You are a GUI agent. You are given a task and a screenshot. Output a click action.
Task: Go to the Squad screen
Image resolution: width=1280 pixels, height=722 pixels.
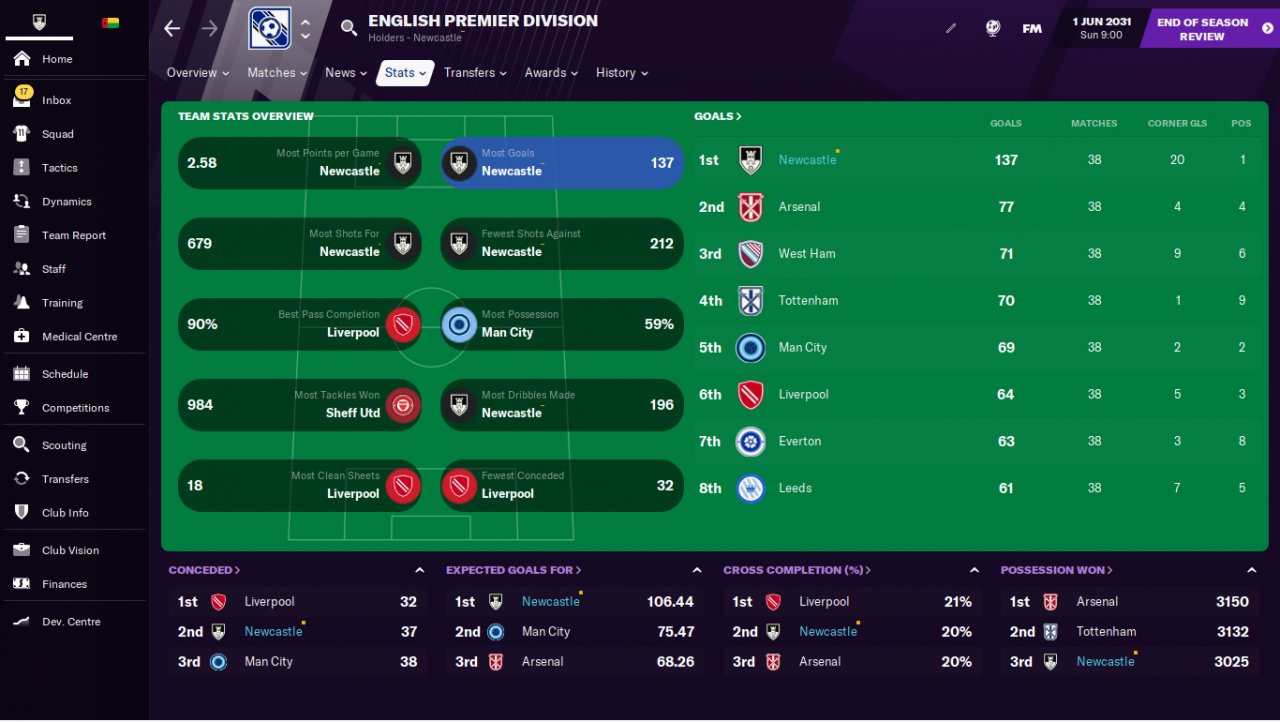click(57, 134)
